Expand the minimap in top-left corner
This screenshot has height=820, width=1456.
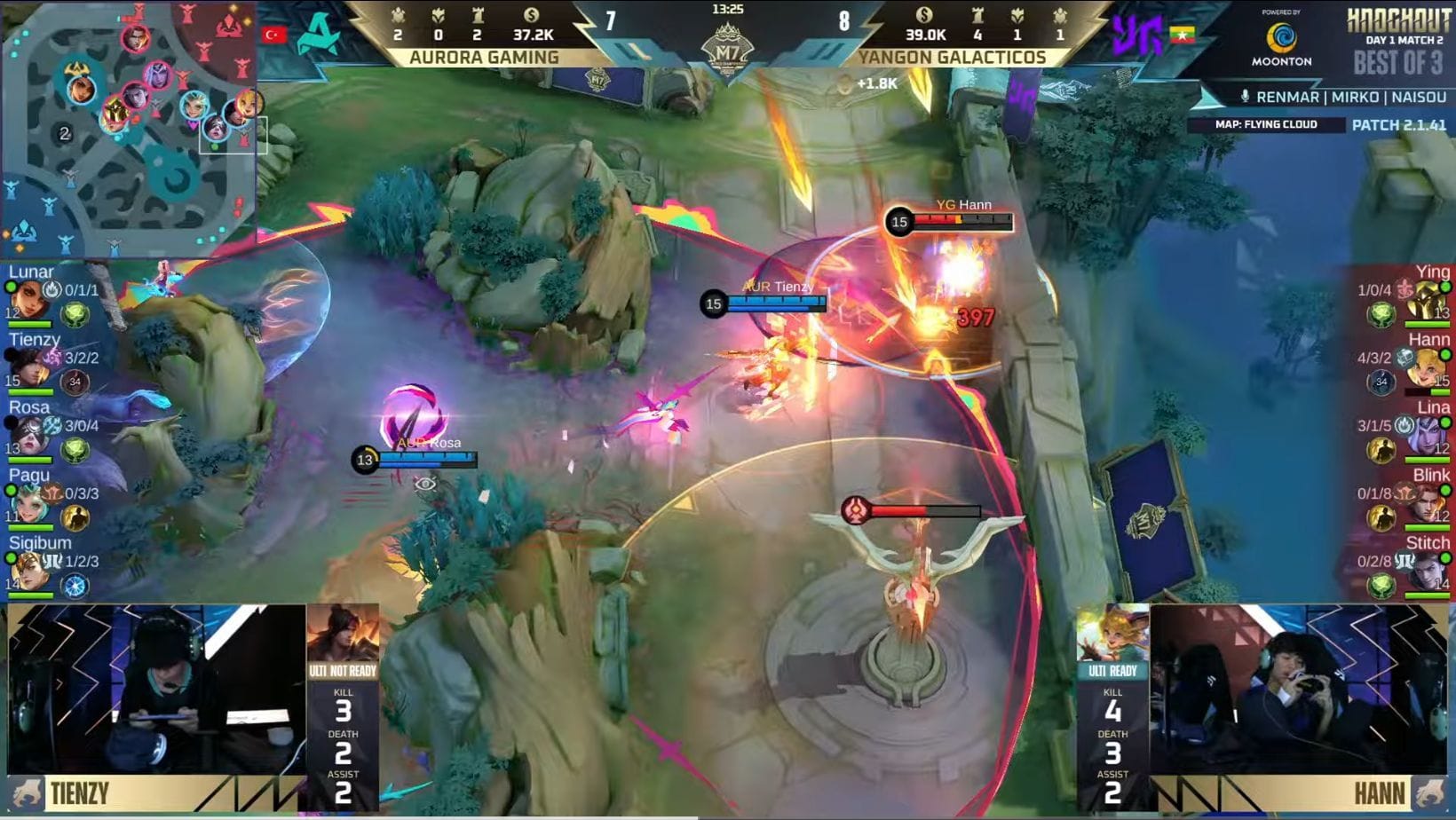click(131, 129)
